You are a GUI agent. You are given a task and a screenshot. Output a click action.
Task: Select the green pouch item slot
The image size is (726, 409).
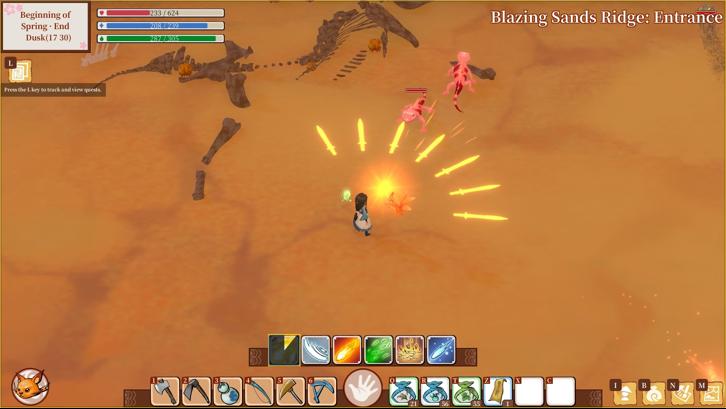pos(466,391)
